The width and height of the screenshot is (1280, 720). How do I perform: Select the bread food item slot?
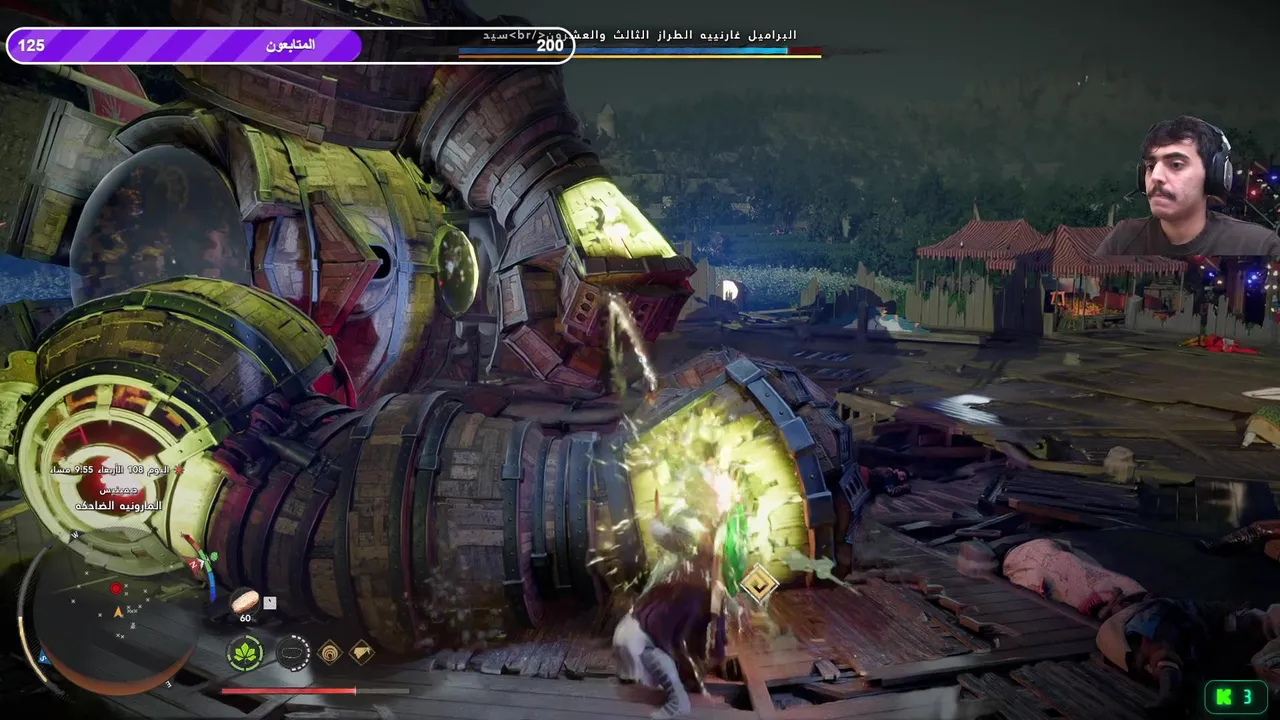(x=244, y=600)
